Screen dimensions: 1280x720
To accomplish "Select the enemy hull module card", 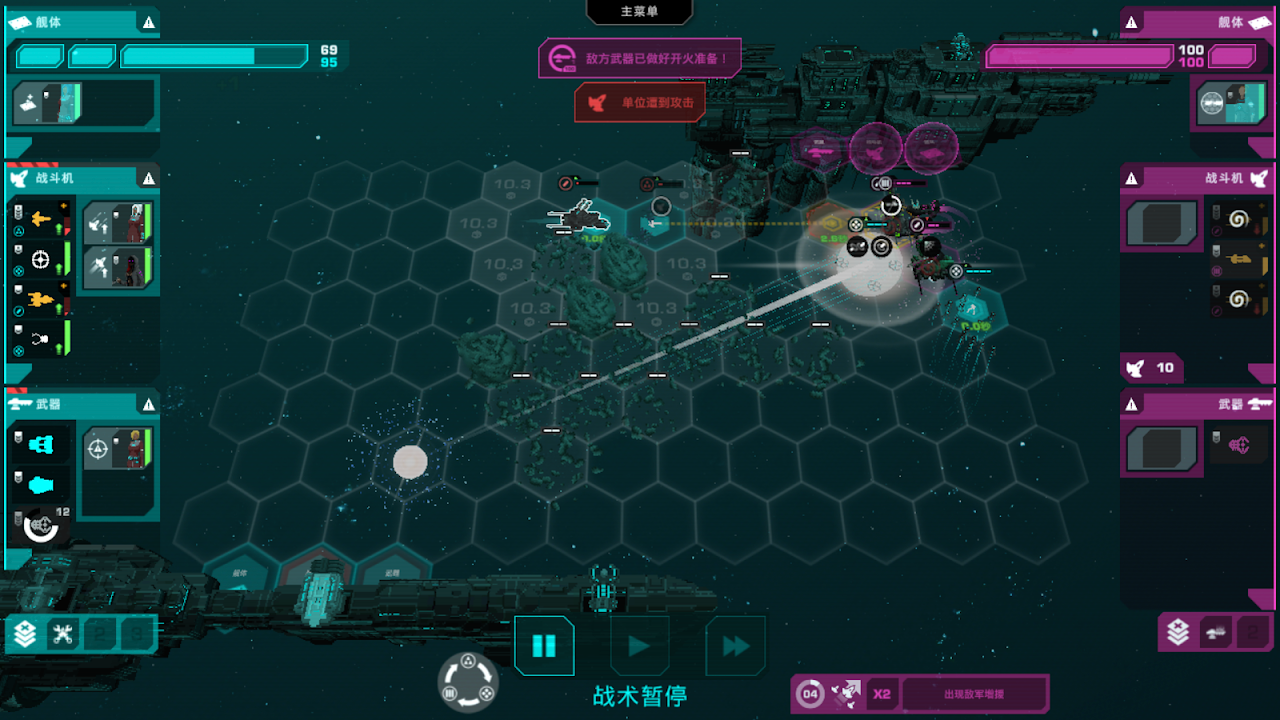I will coord(1230,103).
